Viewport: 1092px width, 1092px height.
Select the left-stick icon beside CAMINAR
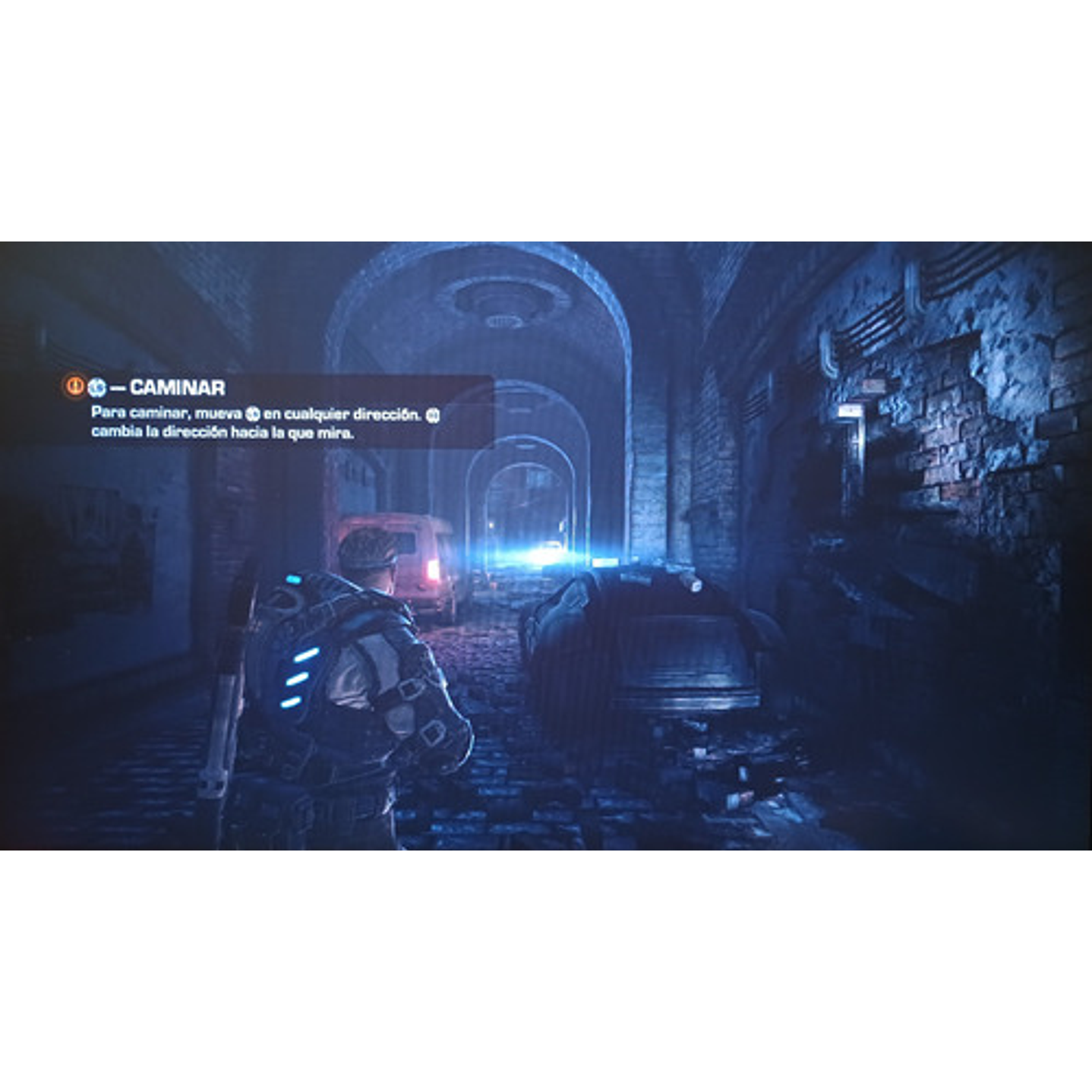point(99,386)
